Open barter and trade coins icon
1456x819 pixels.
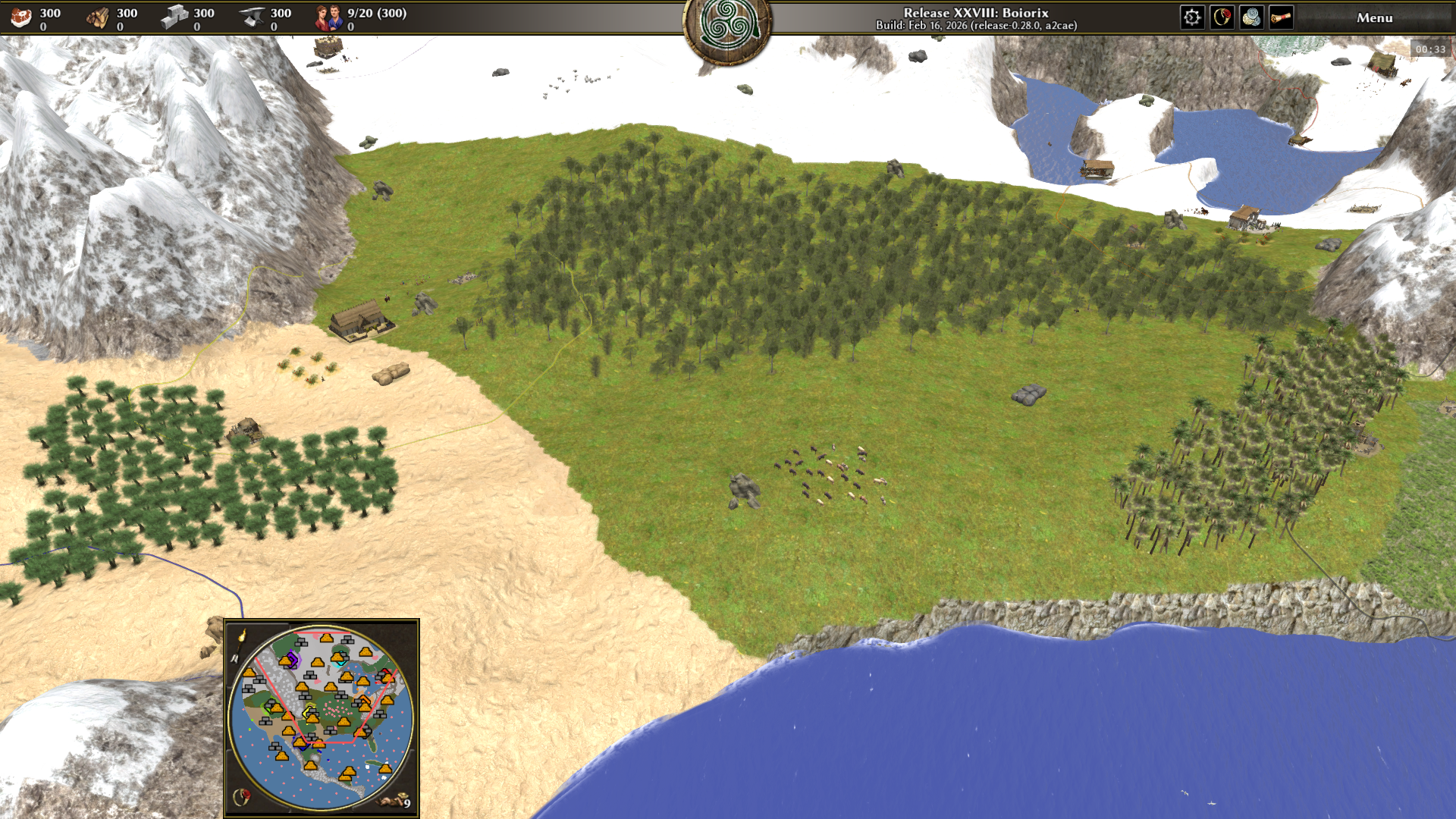[x=1251, y=17]
